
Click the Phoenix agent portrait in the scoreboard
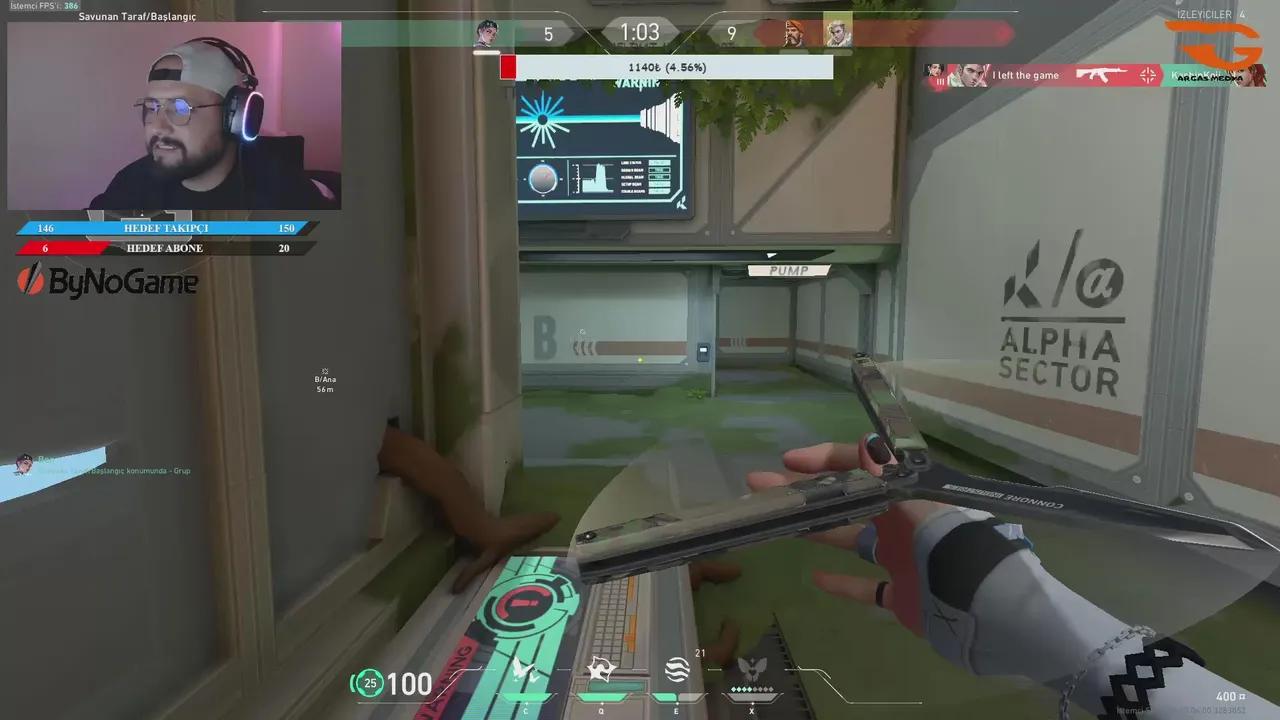click(838, 33)
